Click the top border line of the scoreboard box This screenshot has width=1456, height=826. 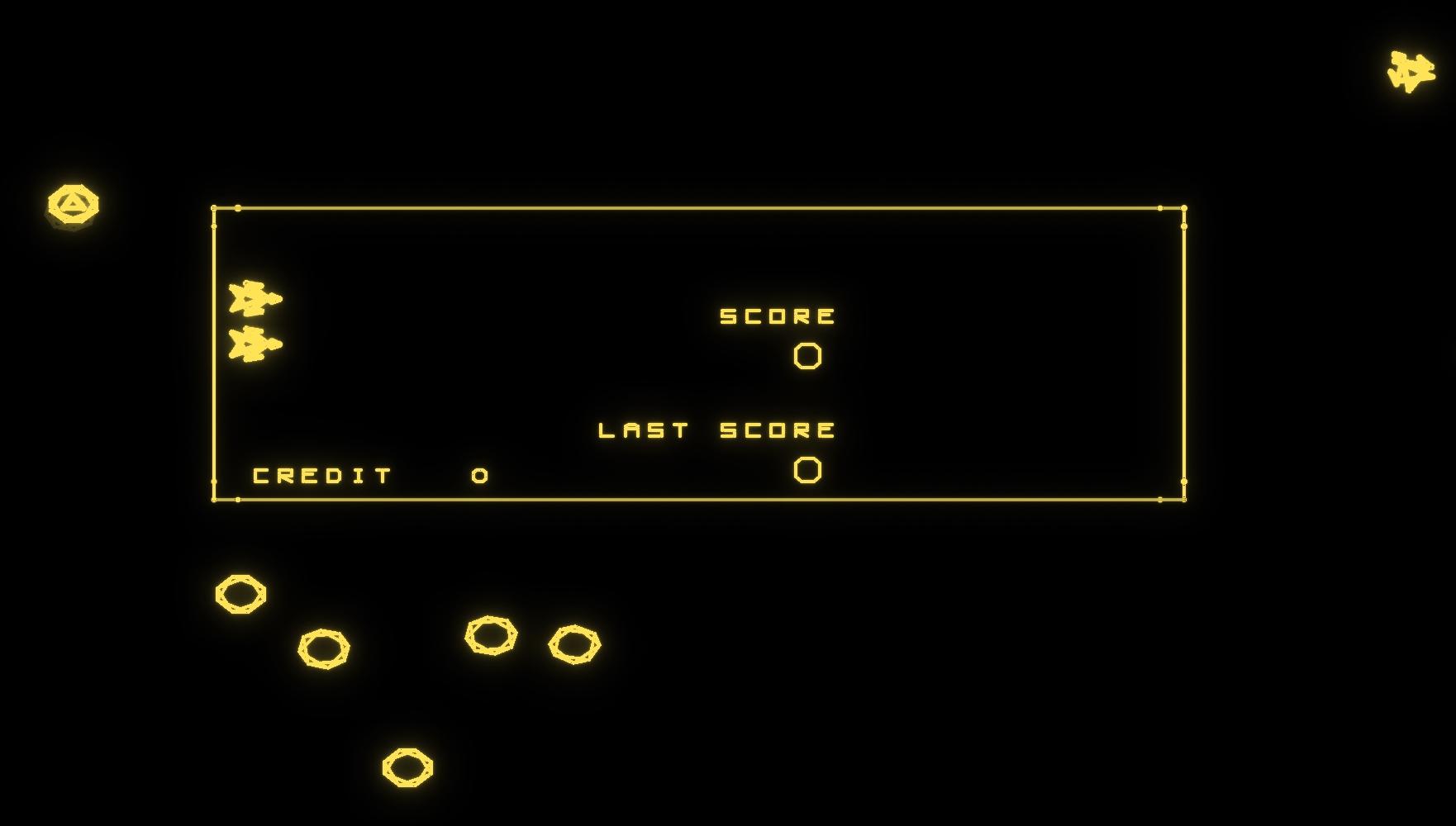point(702,208)
